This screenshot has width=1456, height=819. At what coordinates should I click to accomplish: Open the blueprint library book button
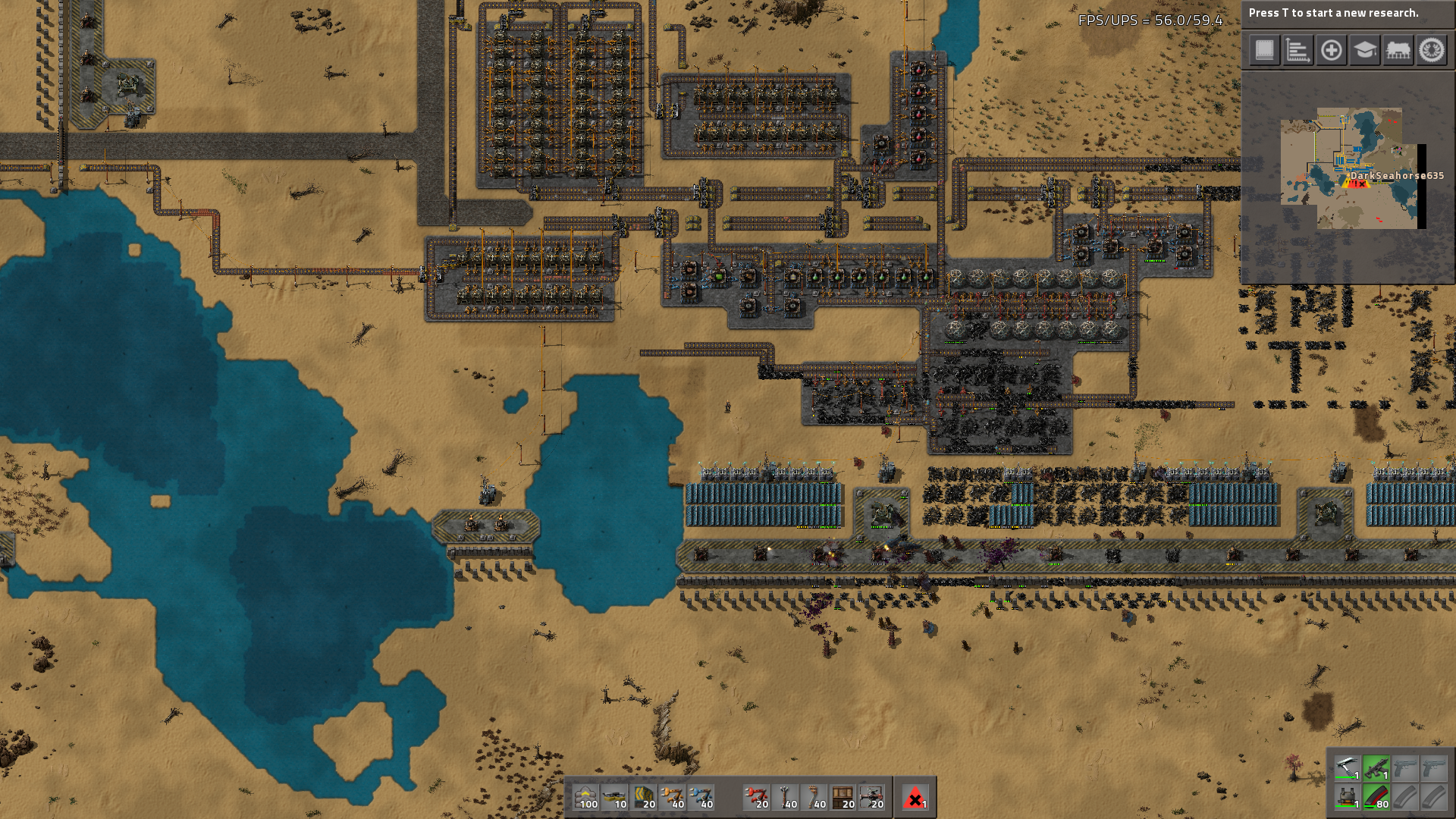coord(1264,51)
